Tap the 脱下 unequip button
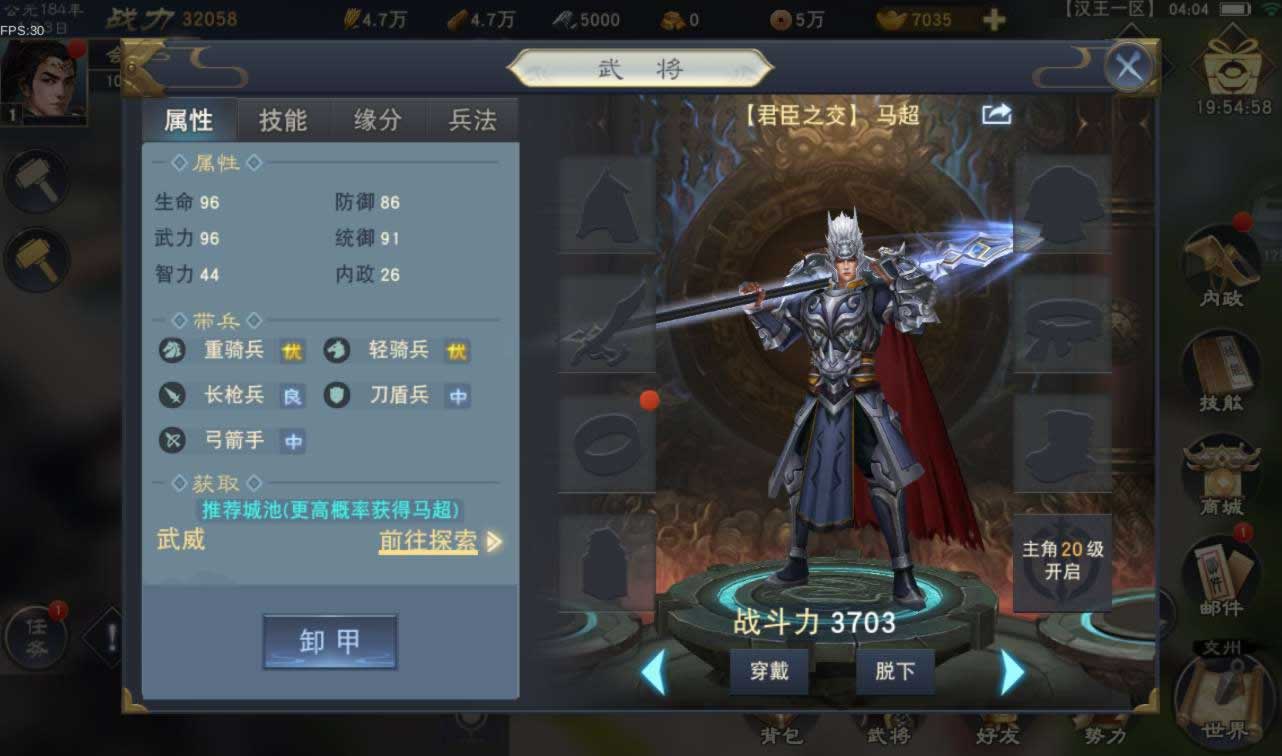 [x=895, y=671]
